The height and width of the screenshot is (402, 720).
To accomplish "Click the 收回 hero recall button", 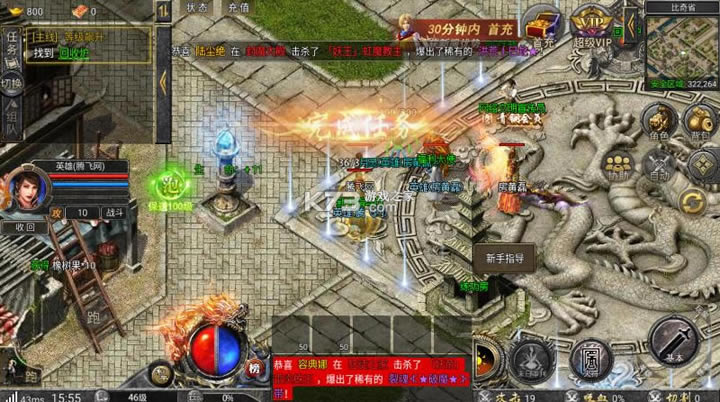I will point(24,227).
